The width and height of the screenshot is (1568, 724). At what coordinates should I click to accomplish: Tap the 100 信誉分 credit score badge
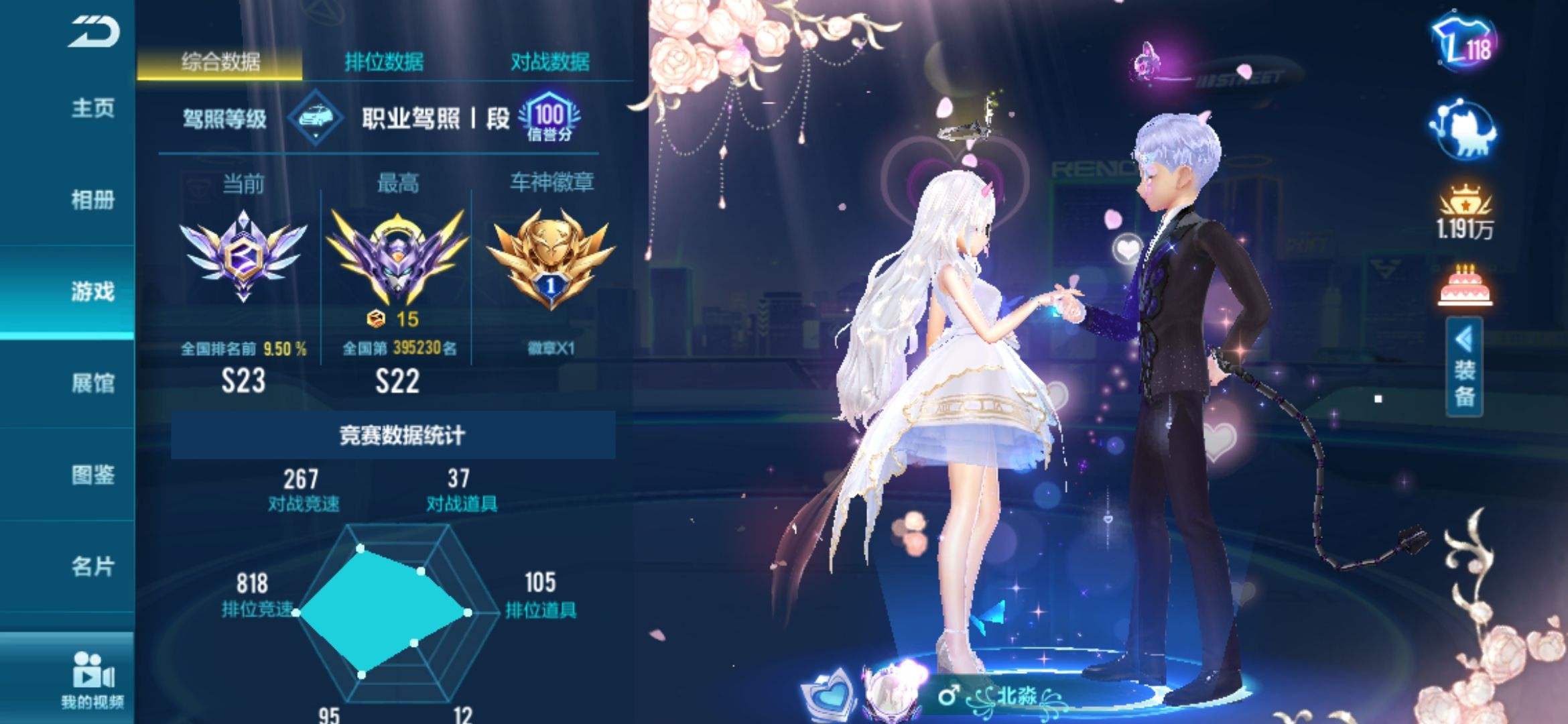point(551,121)
